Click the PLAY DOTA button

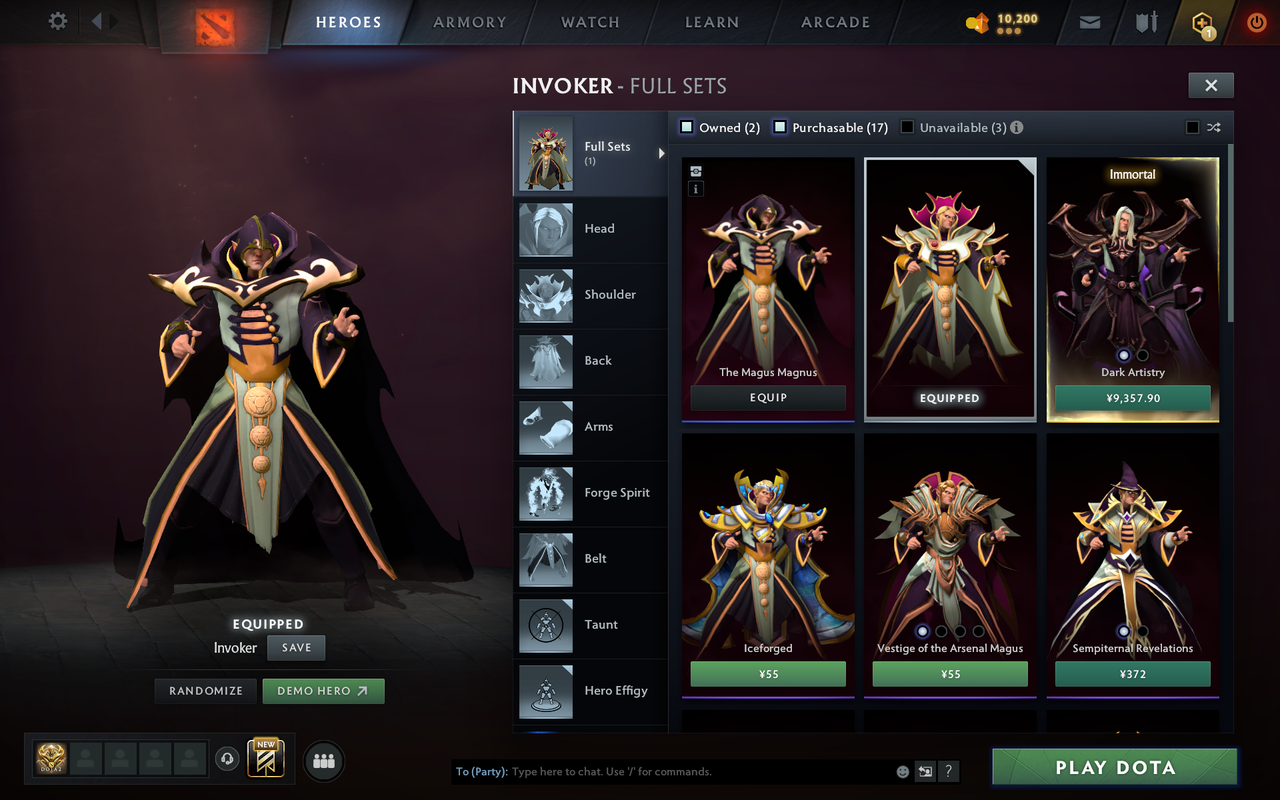pos(1113,767)
